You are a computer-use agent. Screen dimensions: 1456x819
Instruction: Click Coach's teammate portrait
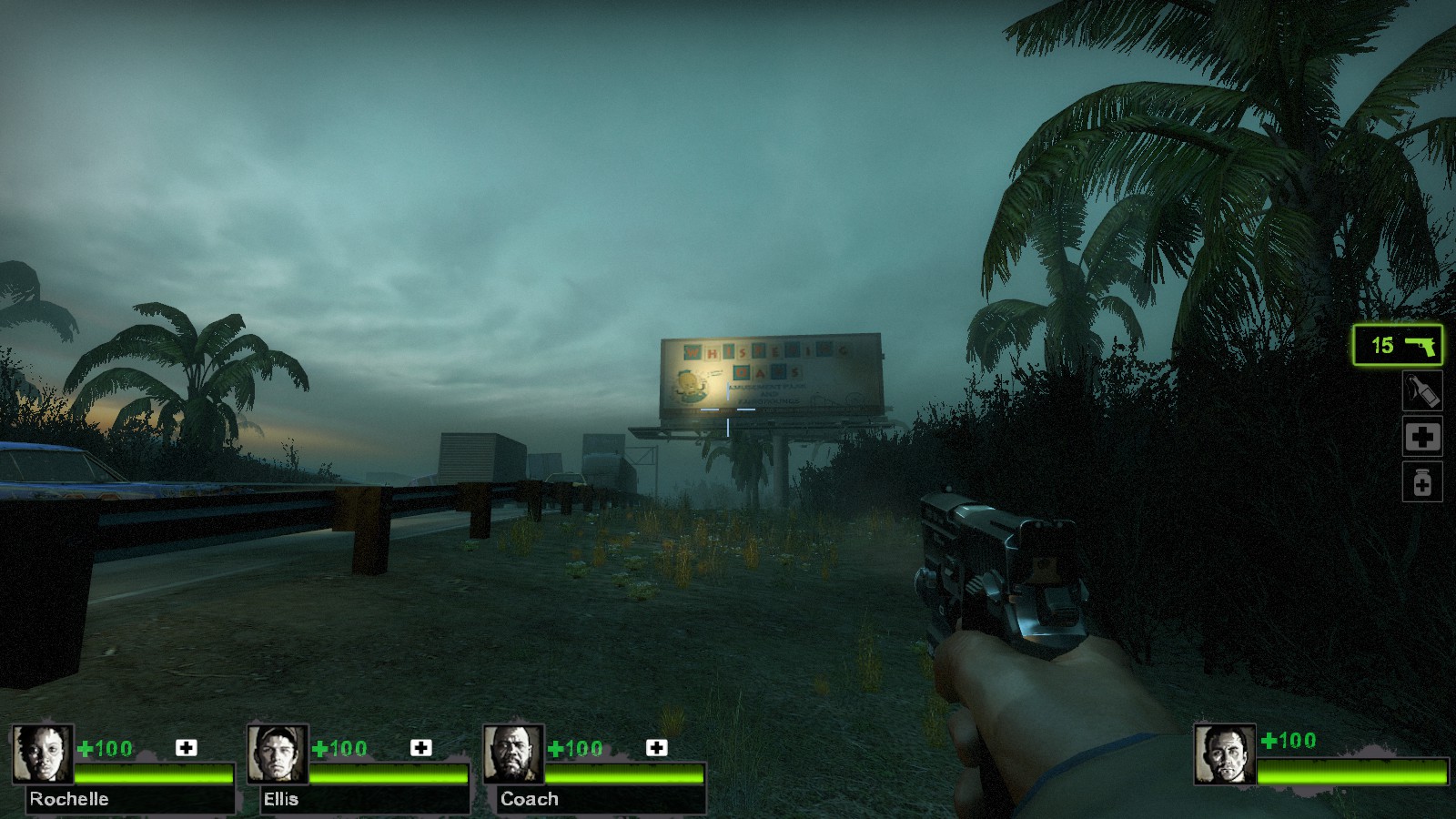tap(513, 753)
